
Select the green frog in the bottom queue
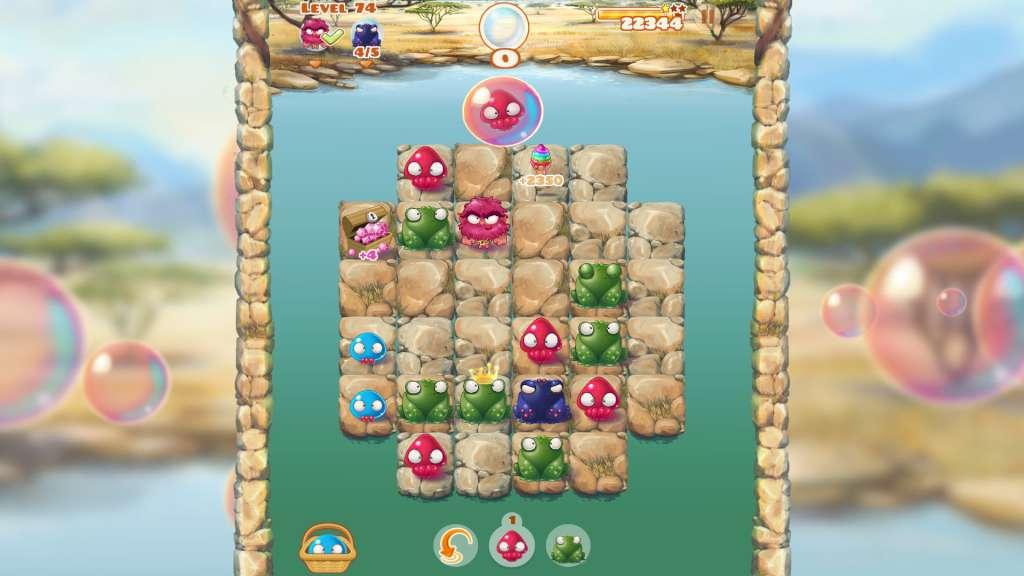pos(568,546)
